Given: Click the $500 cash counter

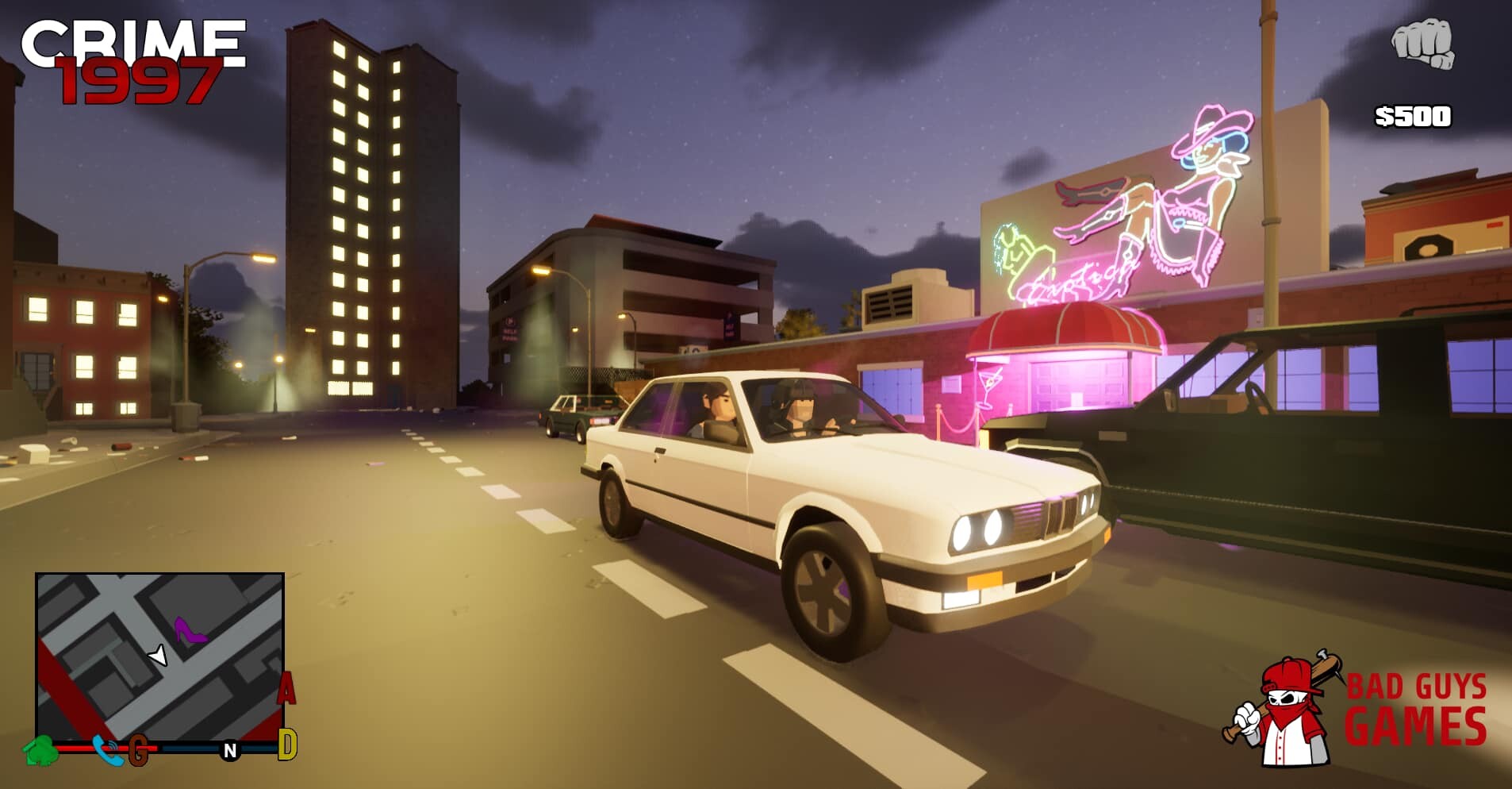Looking at the screenshot, I should [x=1414, y=116].
